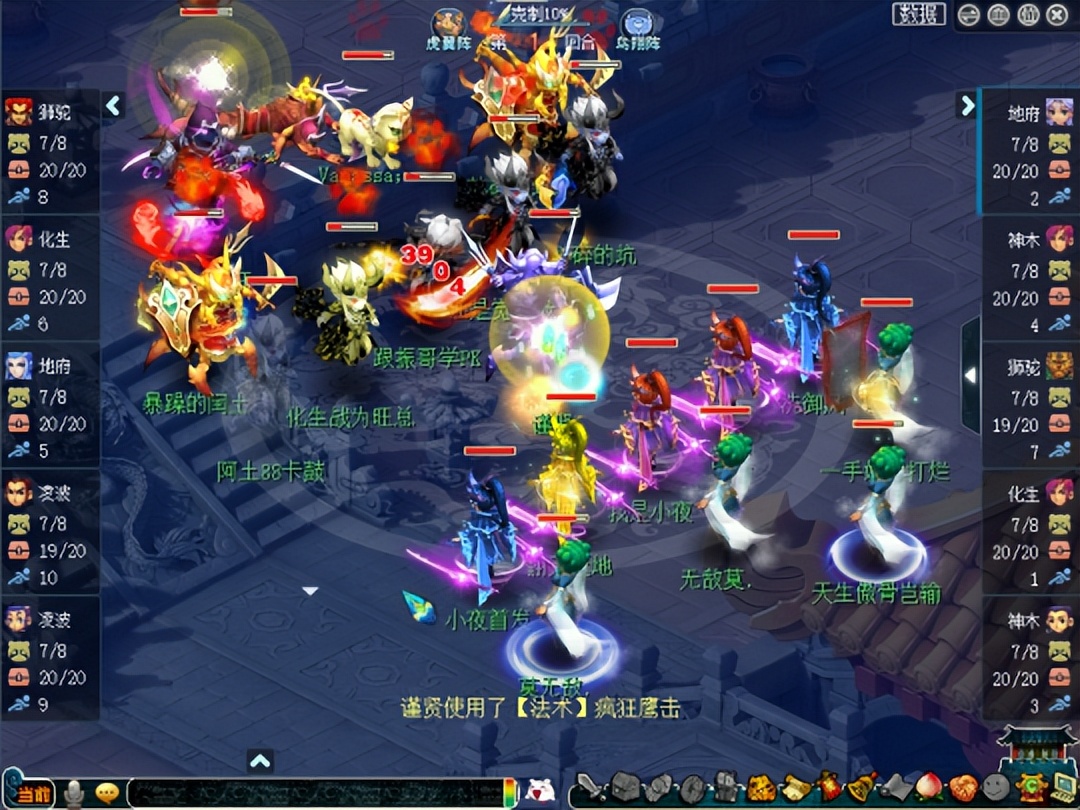Open the sword attack icon in toolbar
The height and width of the screenshot is (810, 1080).
590,787
